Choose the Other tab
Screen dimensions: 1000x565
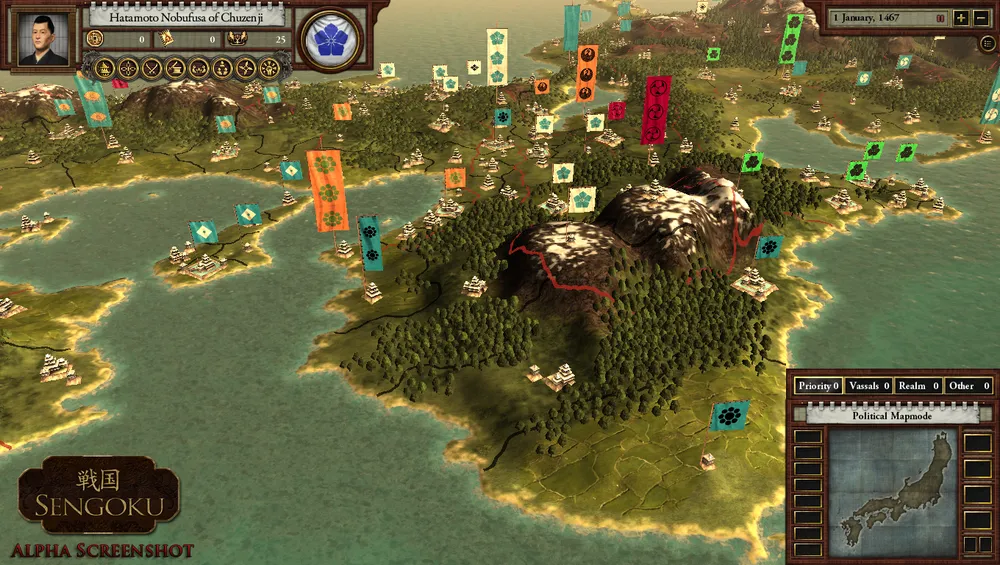tap(968, 385)
